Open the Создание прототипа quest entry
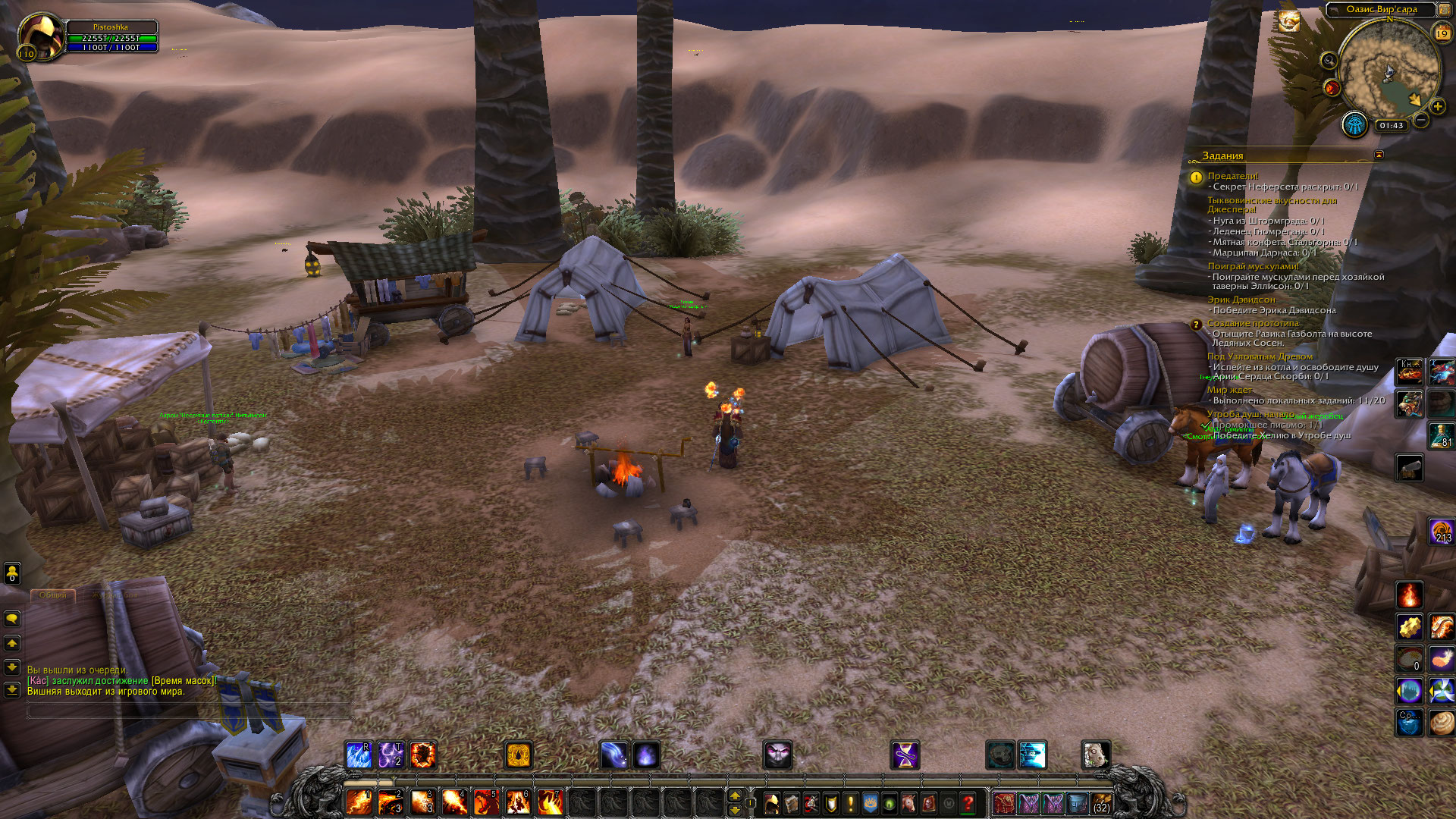Viewport: 1456px width, 819px height. (1253, 323)
